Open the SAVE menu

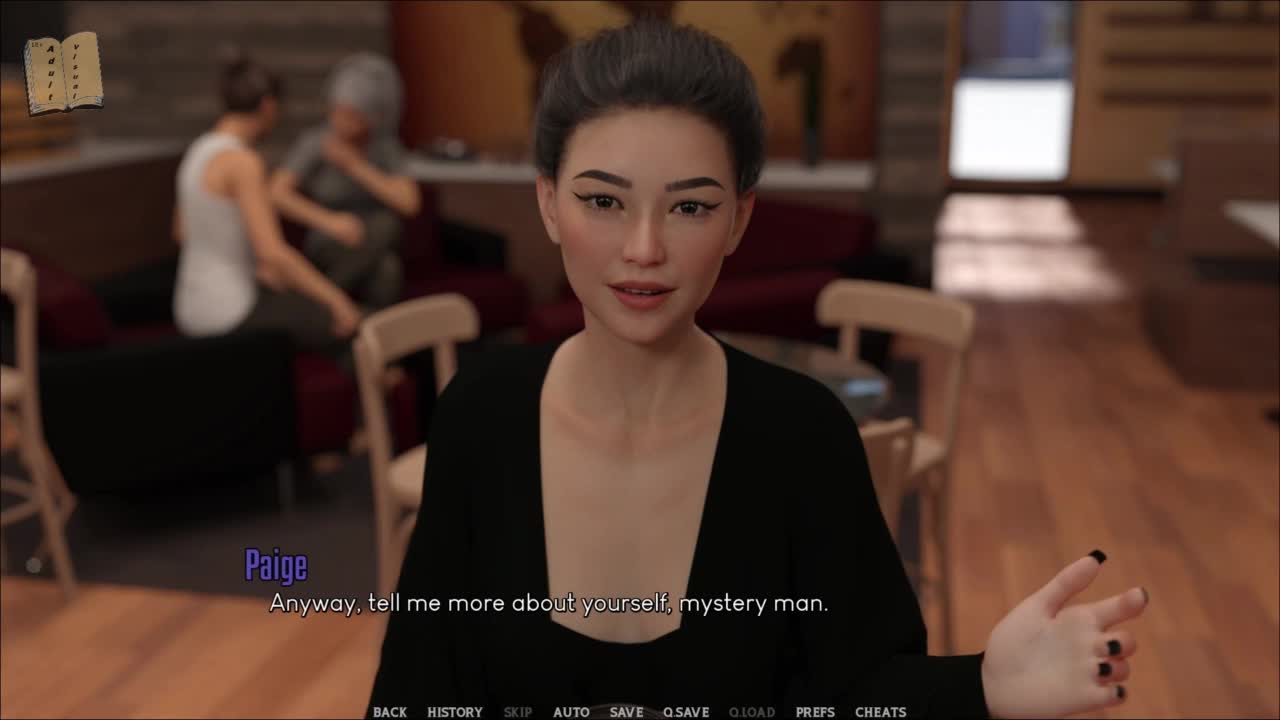point(626,712)
